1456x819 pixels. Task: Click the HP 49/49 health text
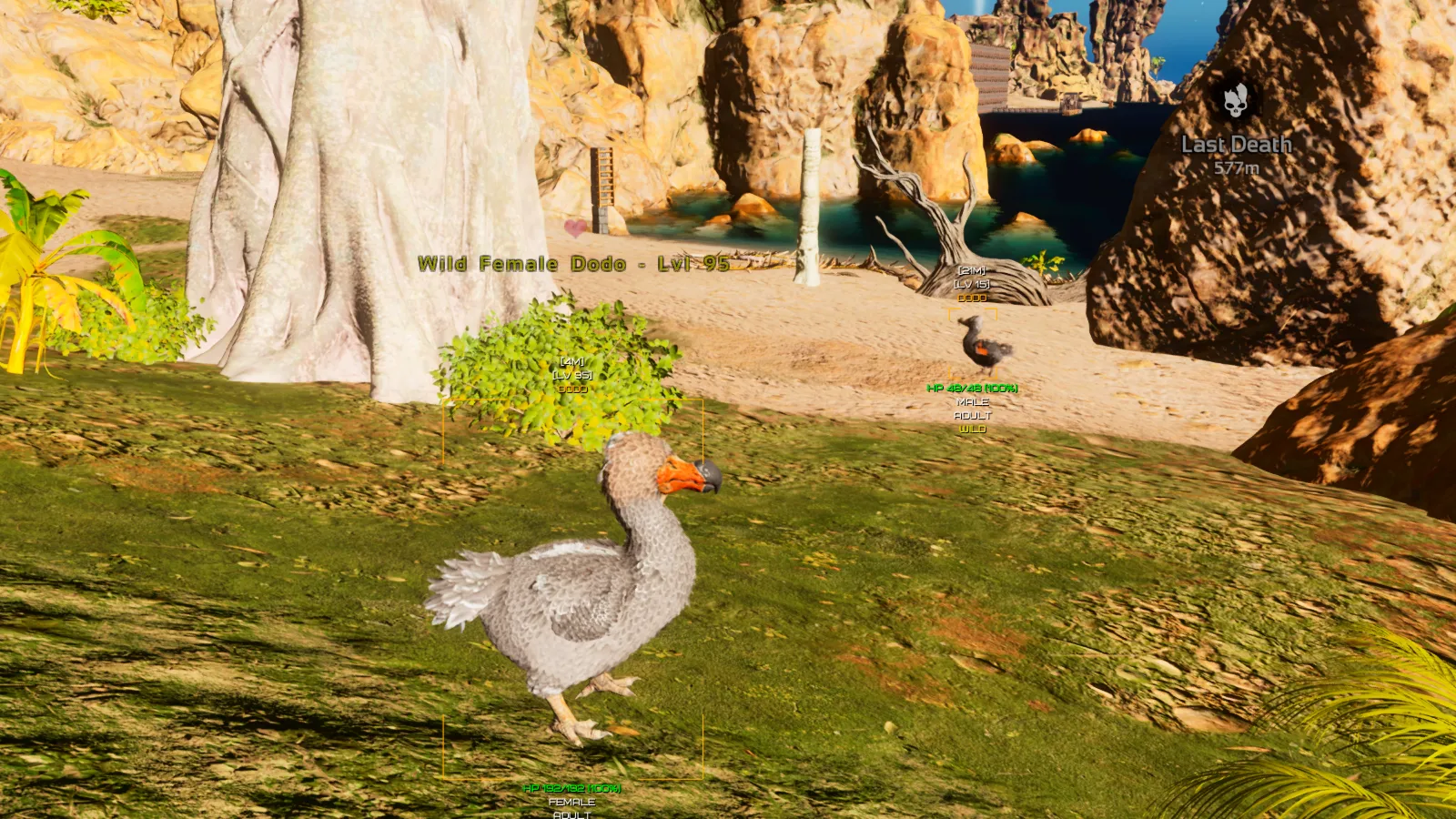(974, 387)
